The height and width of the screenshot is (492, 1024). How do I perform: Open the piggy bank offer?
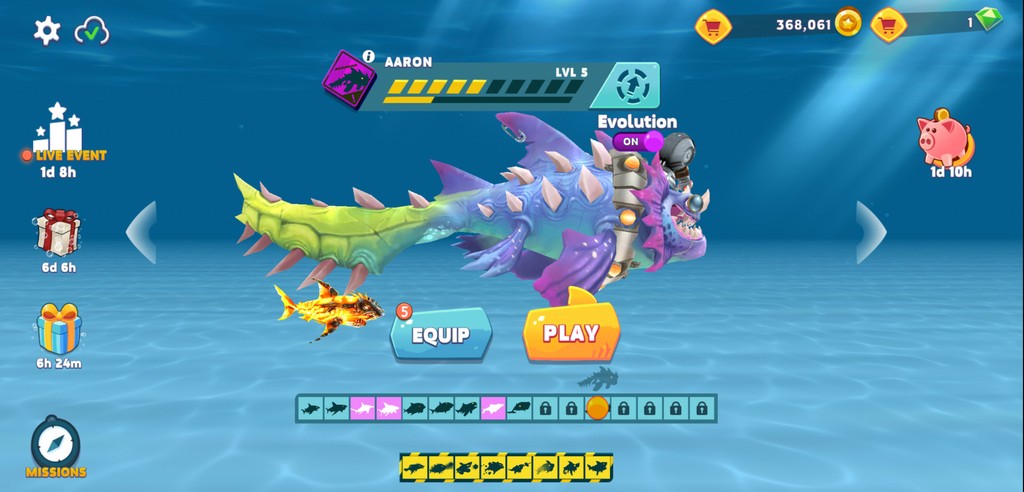pos(944,139)
